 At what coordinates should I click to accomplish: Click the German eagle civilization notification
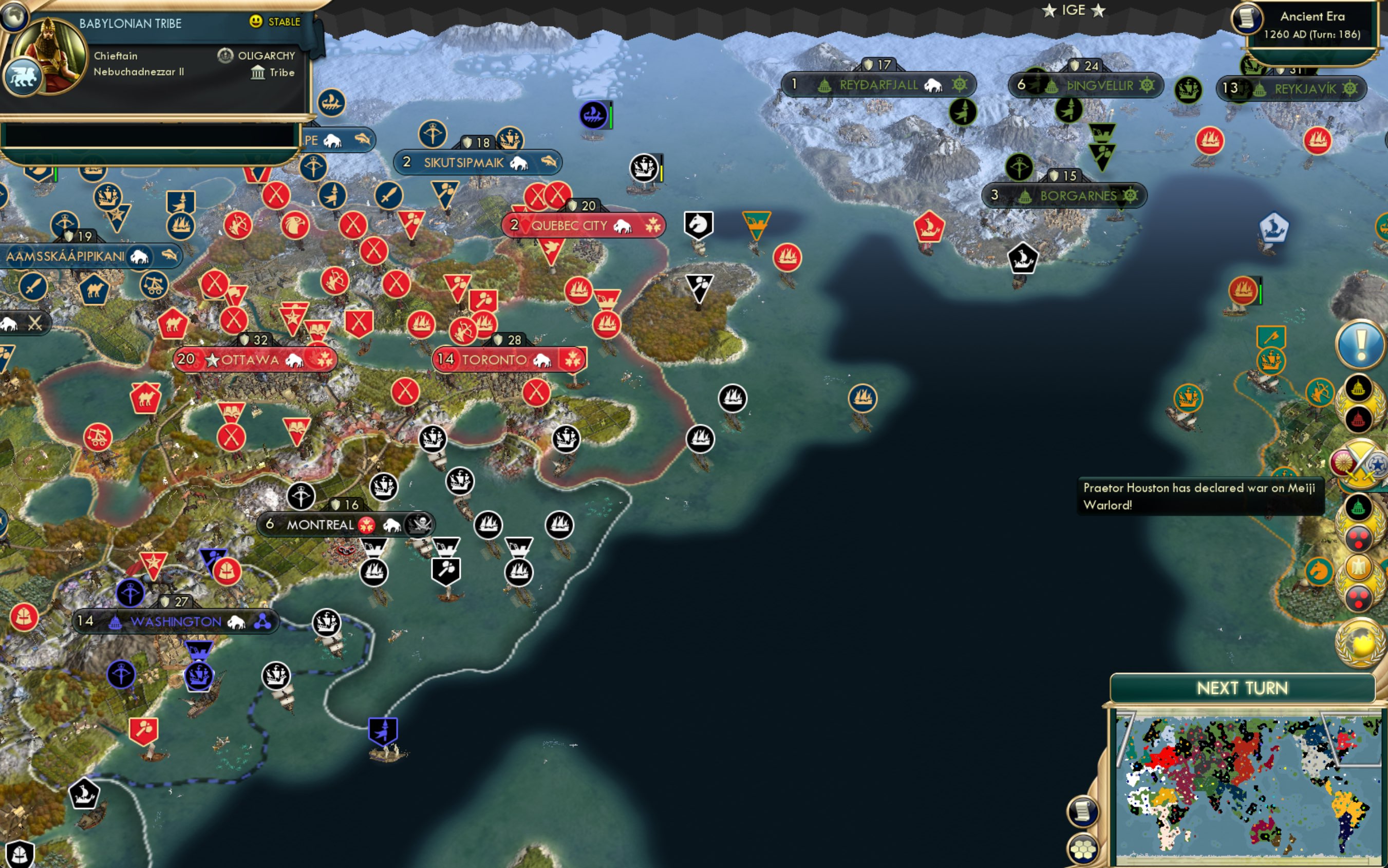tap(1358, 568)
